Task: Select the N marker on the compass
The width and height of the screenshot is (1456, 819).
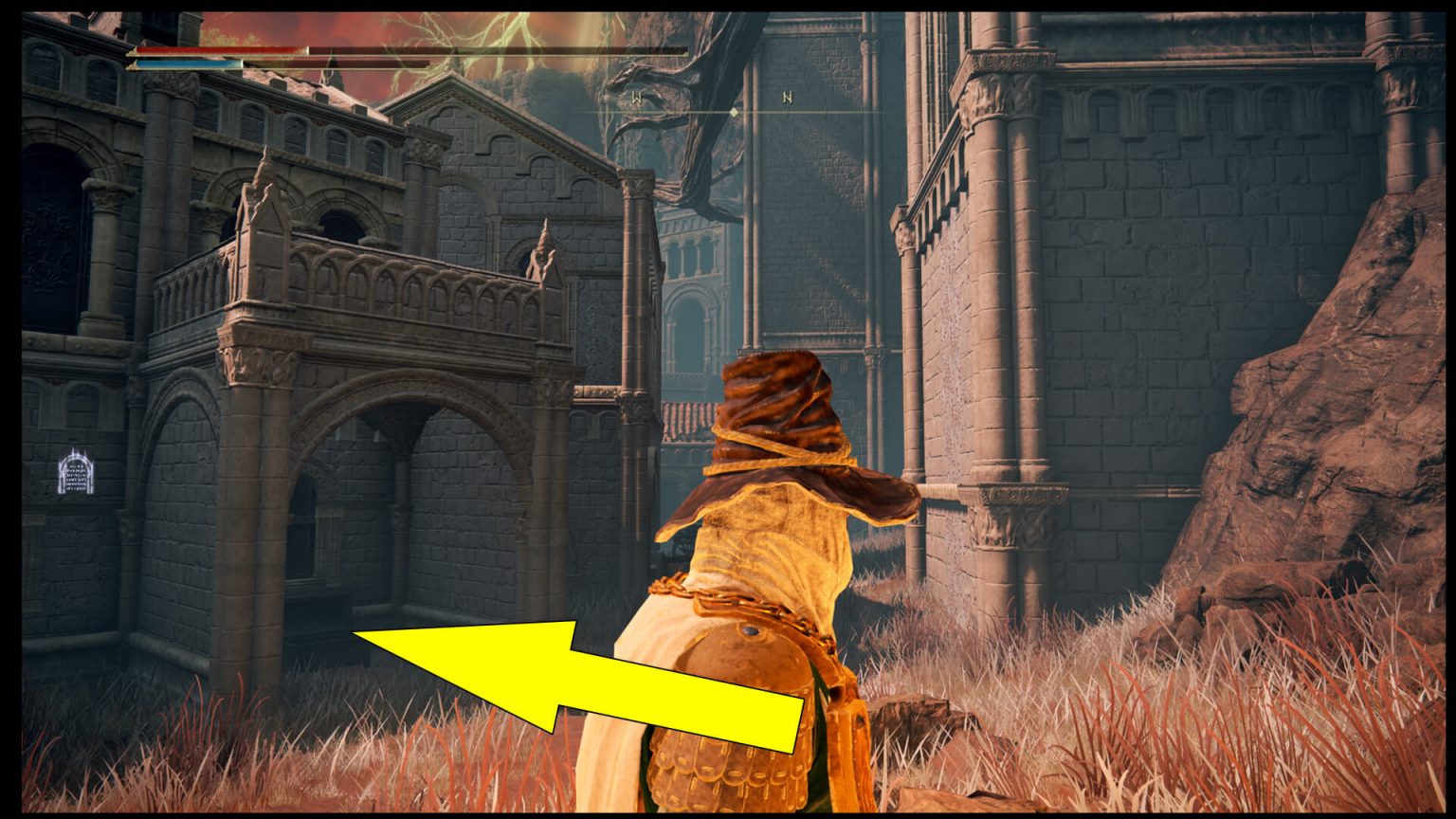Action: click(x=787, y=95)
